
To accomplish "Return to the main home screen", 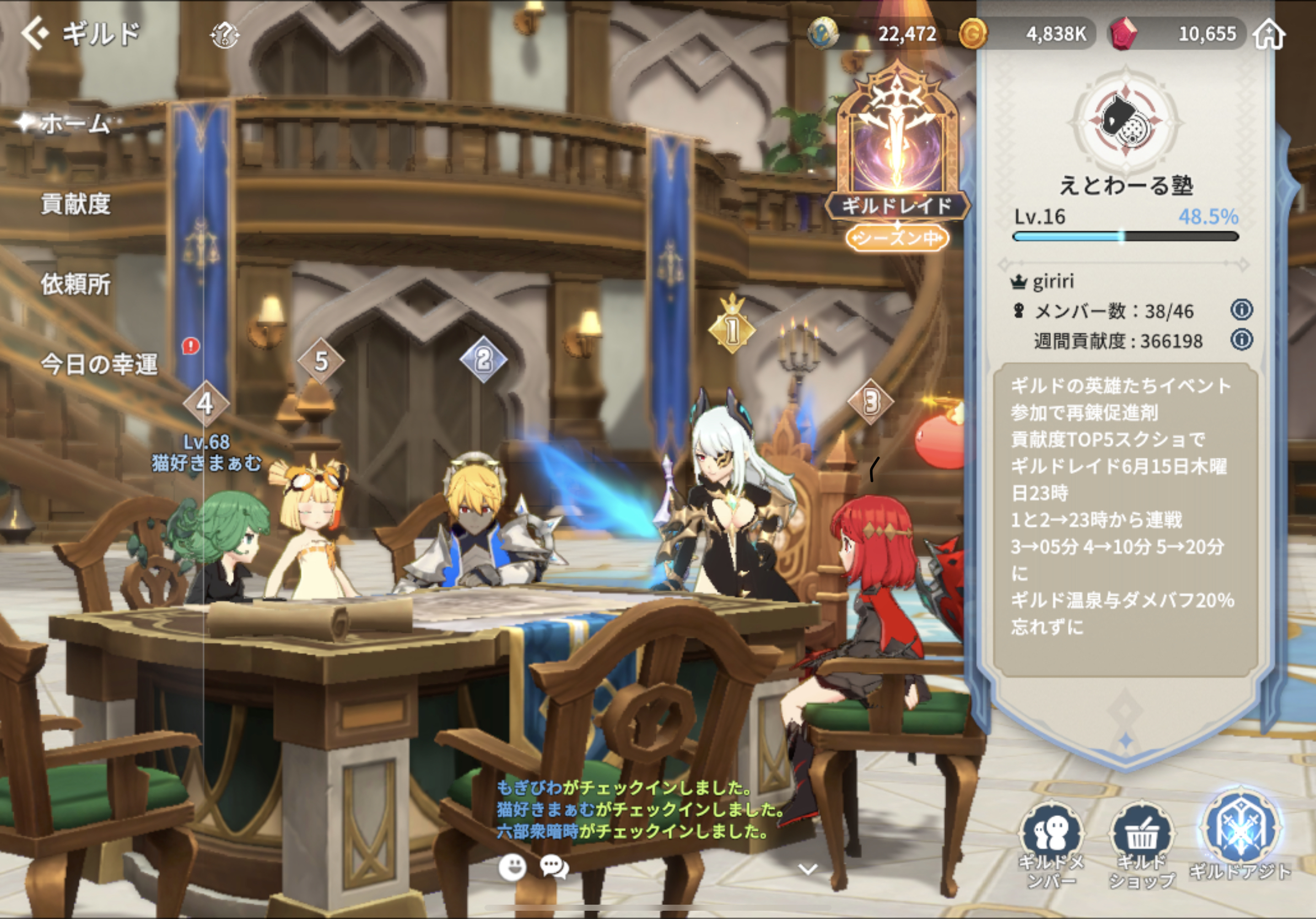I will pos(1269,34).
